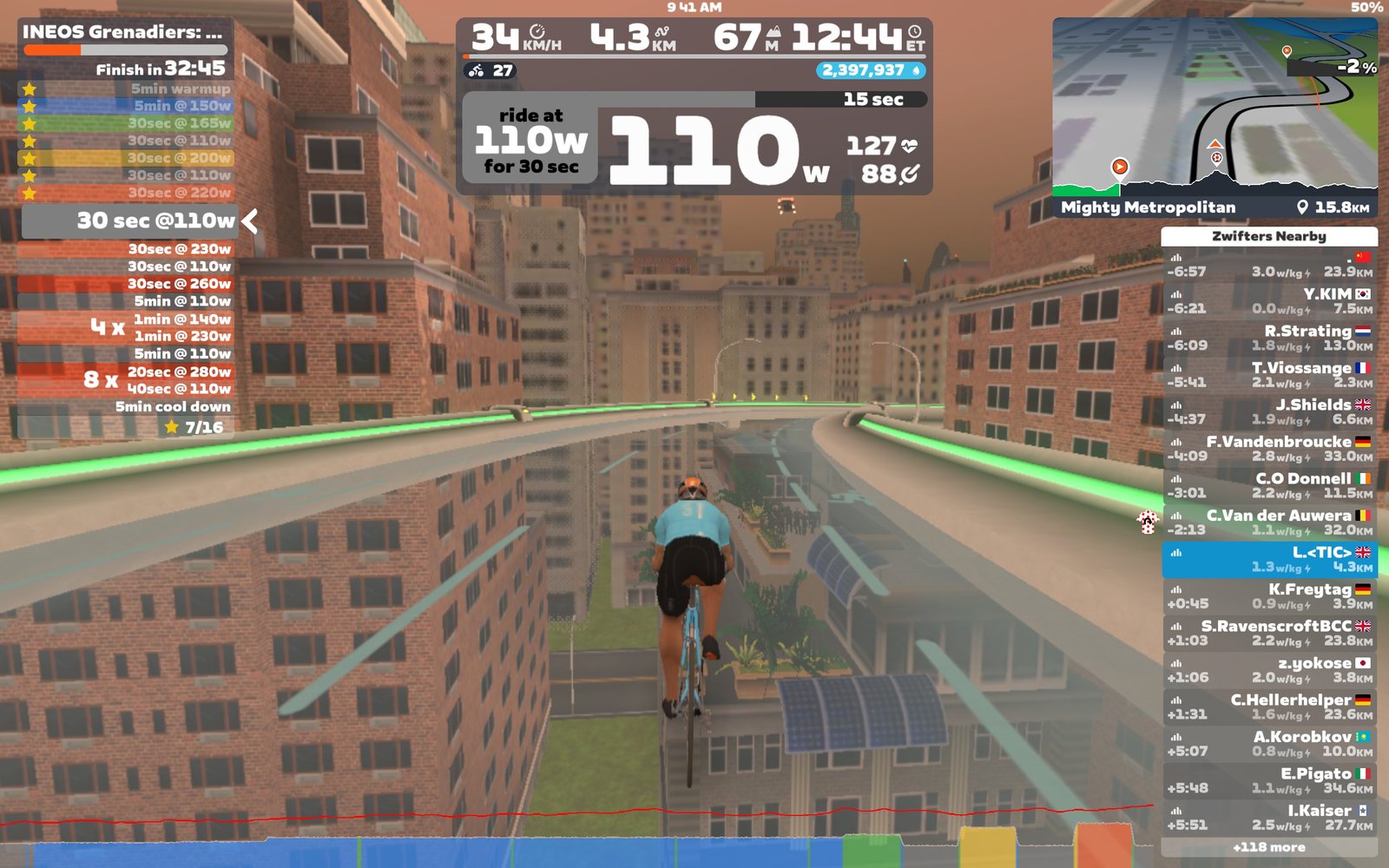Show the +118 more riders
Viewport: 1389px width, 868px height.
1268,847
